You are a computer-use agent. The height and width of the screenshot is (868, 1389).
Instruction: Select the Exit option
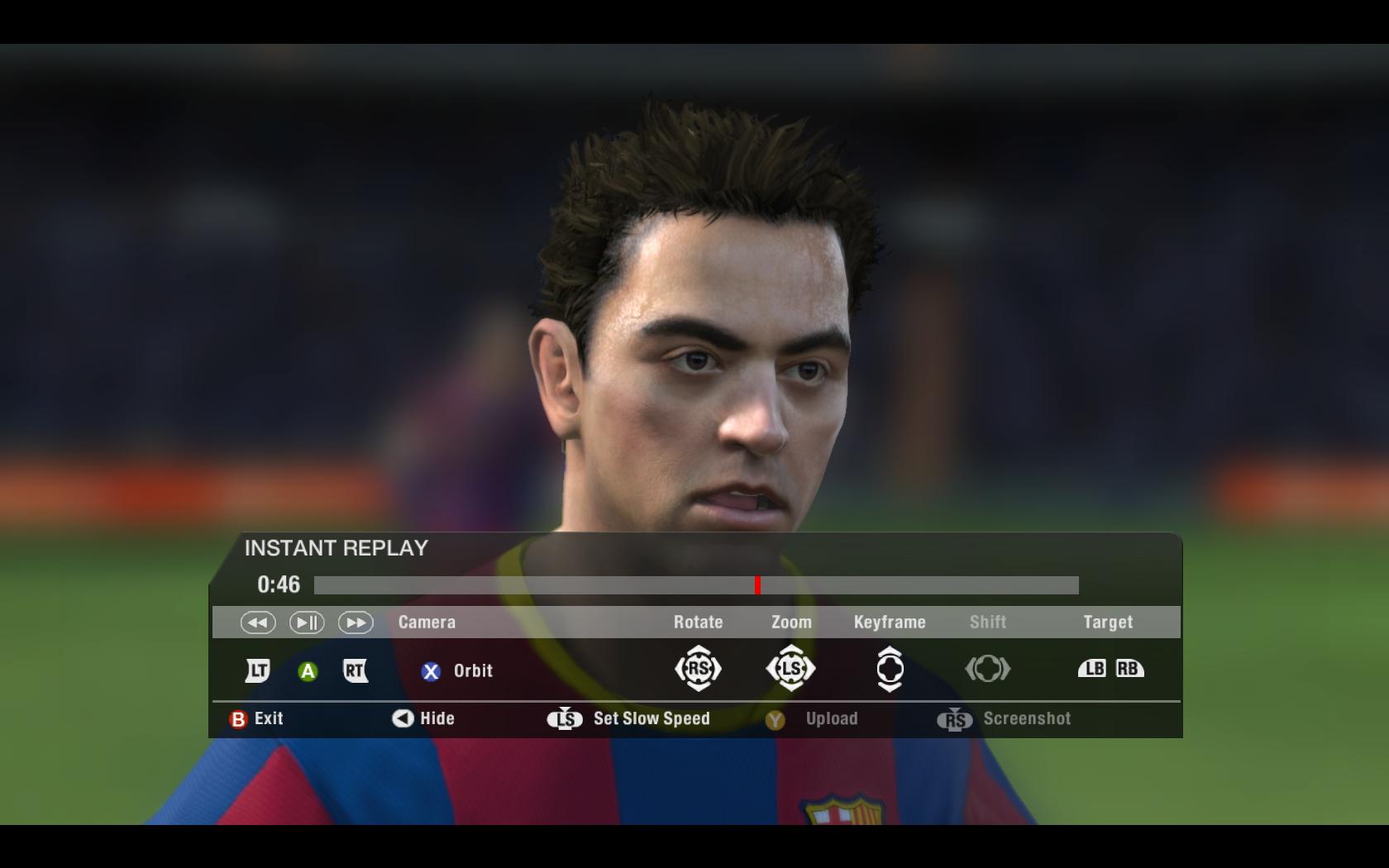(257, 719)
